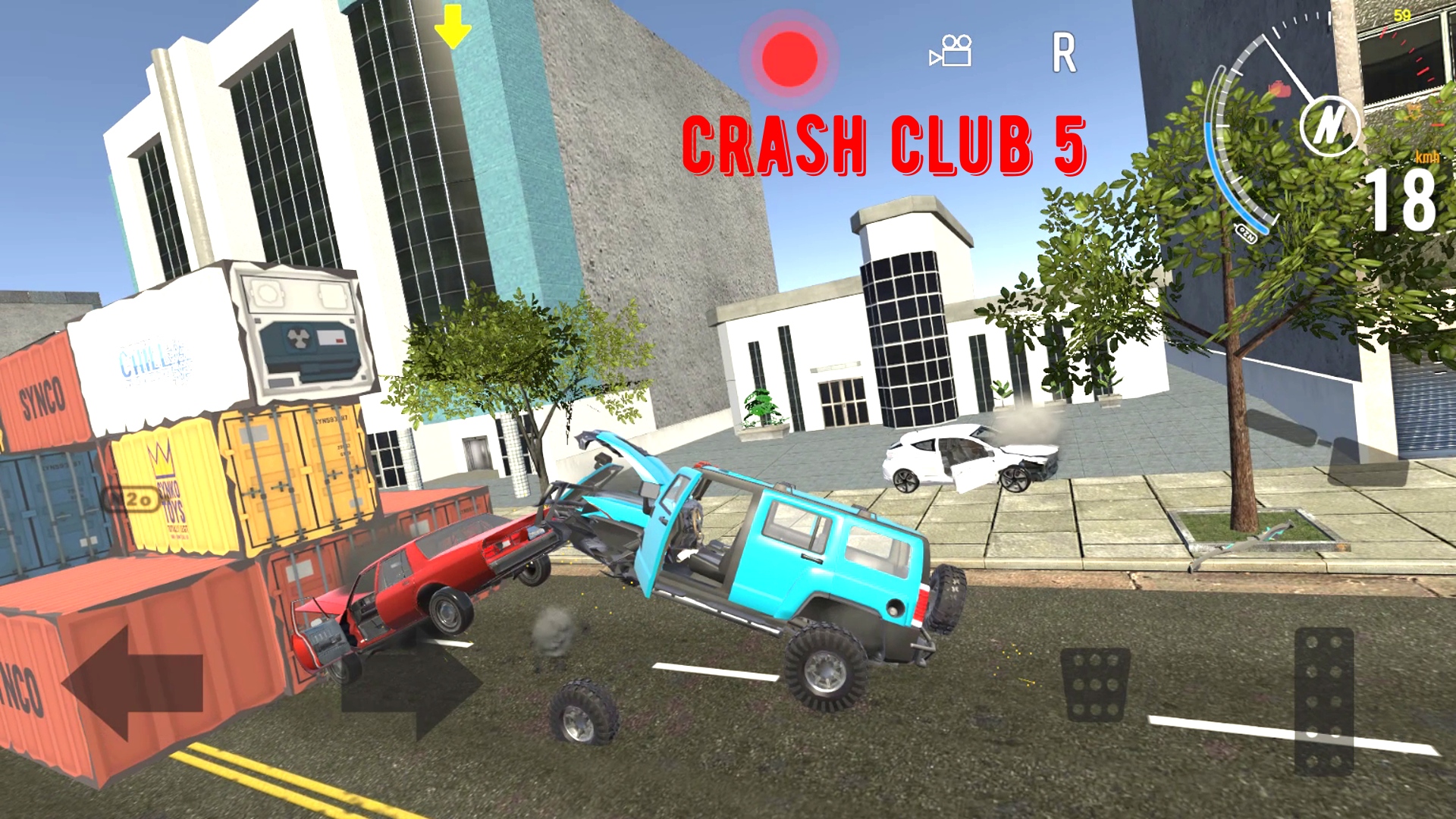This screenshot has height=819, width=1456.
Task: Tap the kmh unit label
Action: (1427, 157)
